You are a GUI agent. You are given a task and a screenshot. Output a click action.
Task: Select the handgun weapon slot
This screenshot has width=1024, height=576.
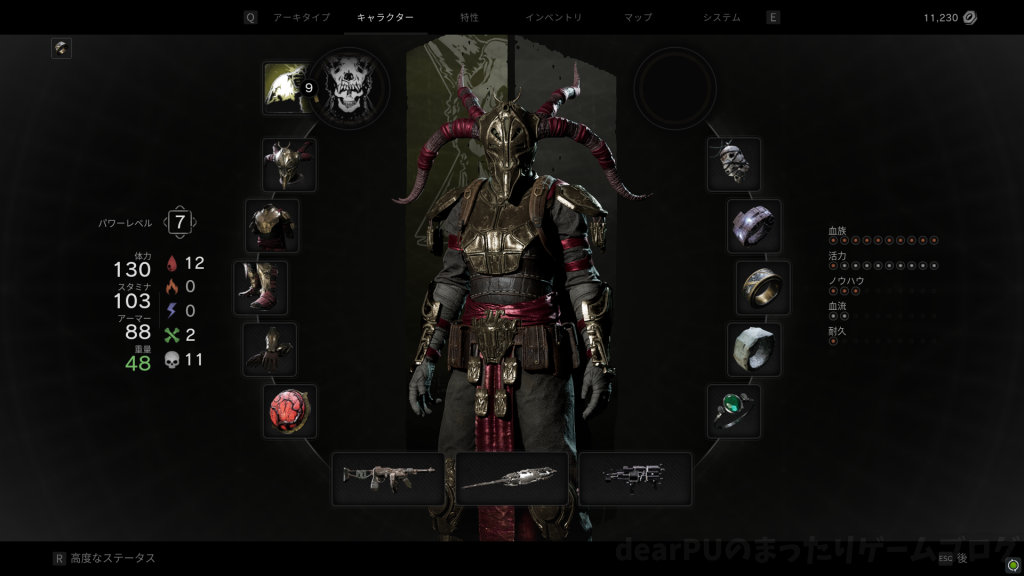(x=635, y=478)
